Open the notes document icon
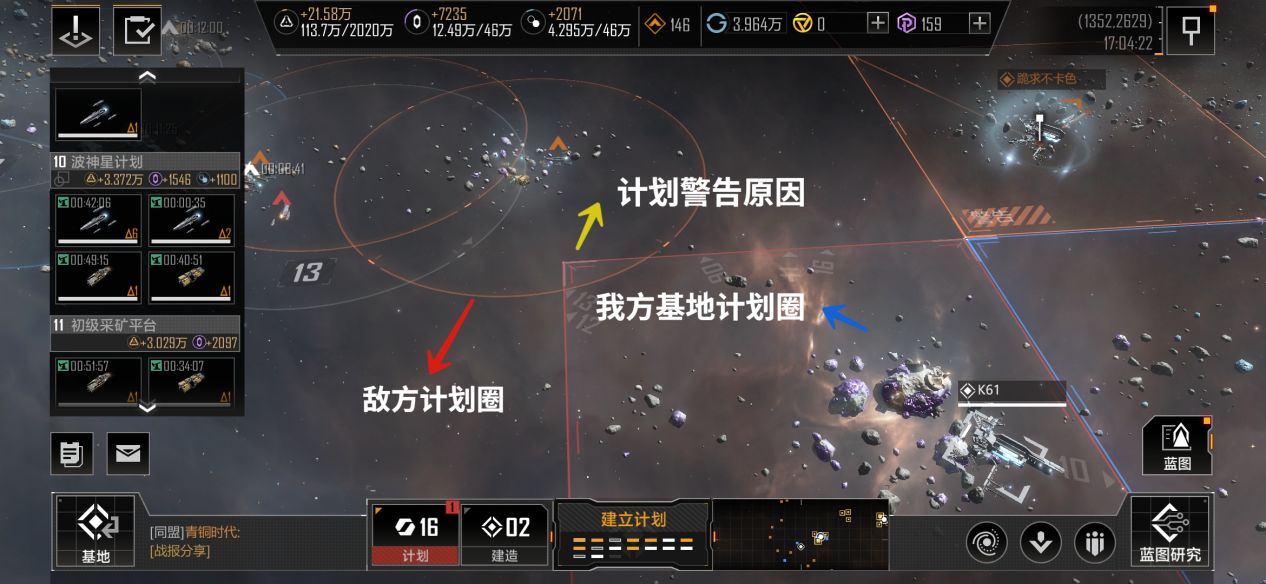The image size is (1266, 584). 72,454
